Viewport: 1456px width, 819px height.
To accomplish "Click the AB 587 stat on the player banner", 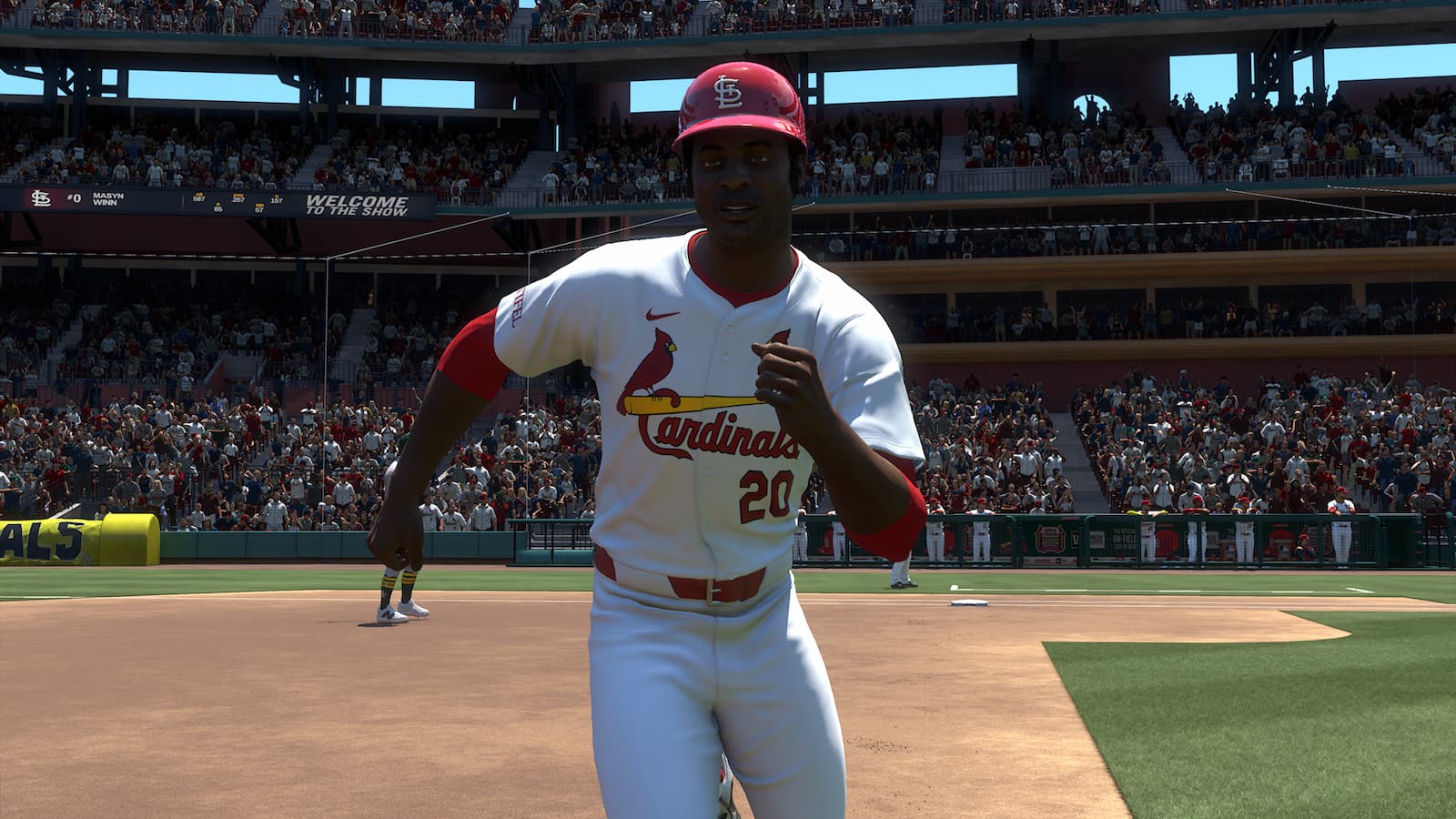I will click(x=199, y=199).
